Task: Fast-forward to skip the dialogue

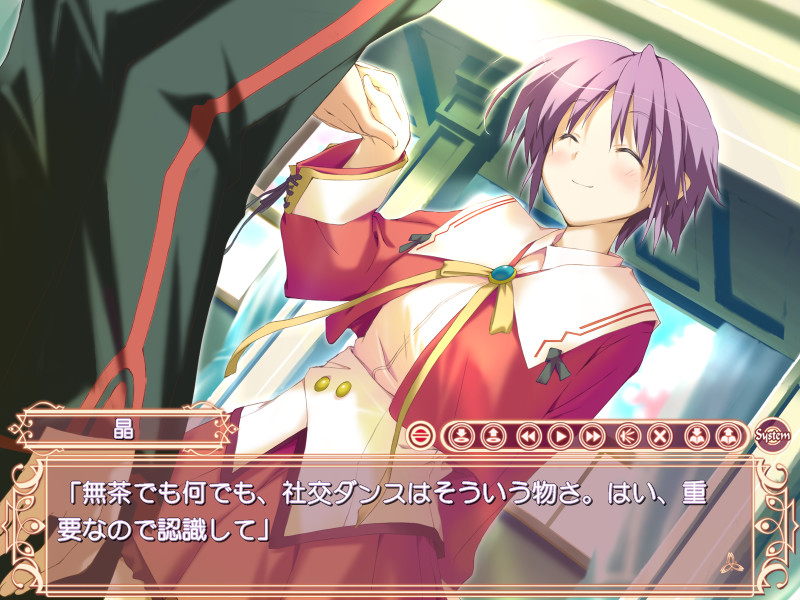Action: [592, 436]
